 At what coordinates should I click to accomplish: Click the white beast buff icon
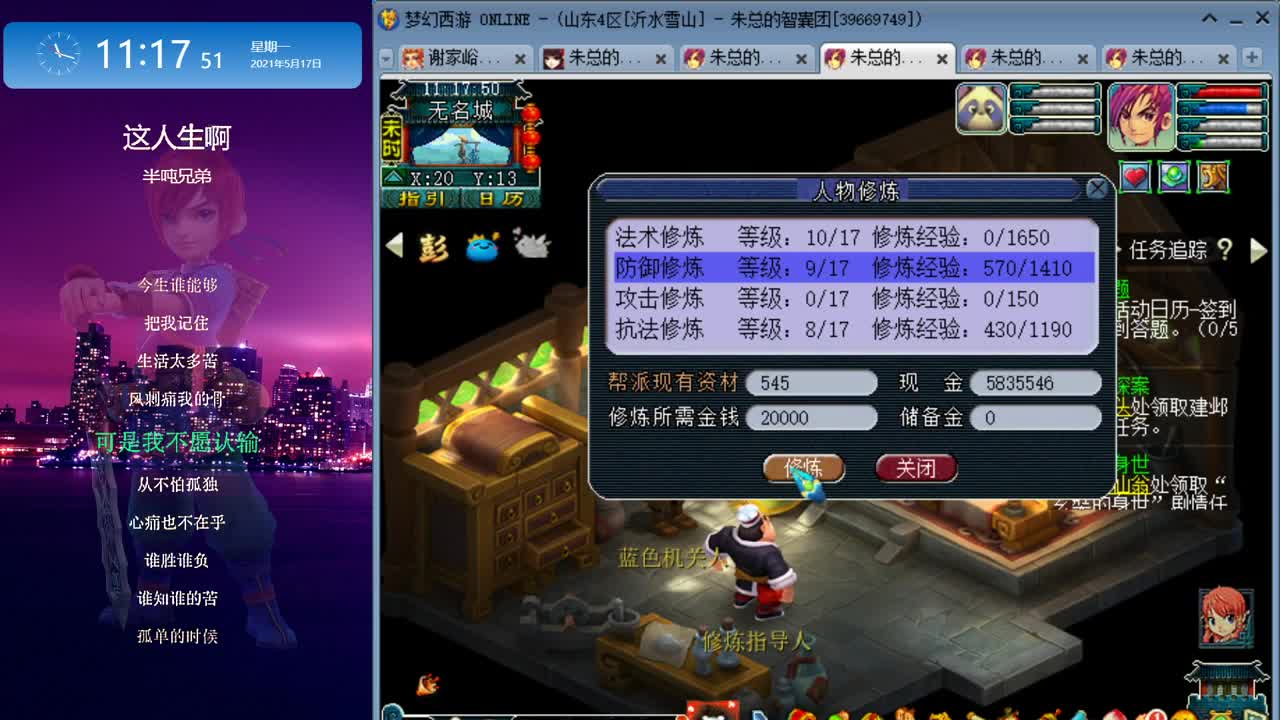[531, 245]
